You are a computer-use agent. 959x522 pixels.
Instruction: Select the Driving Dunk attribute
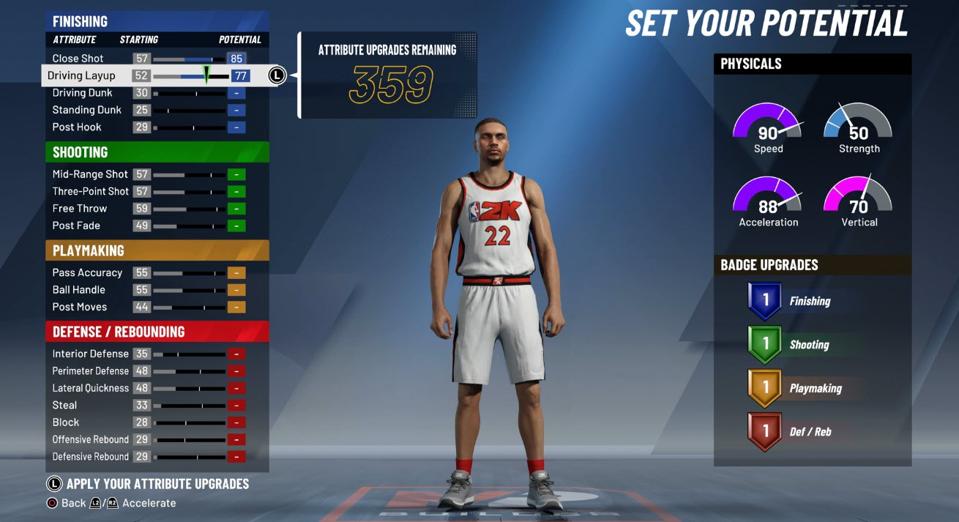click(82, 93)
